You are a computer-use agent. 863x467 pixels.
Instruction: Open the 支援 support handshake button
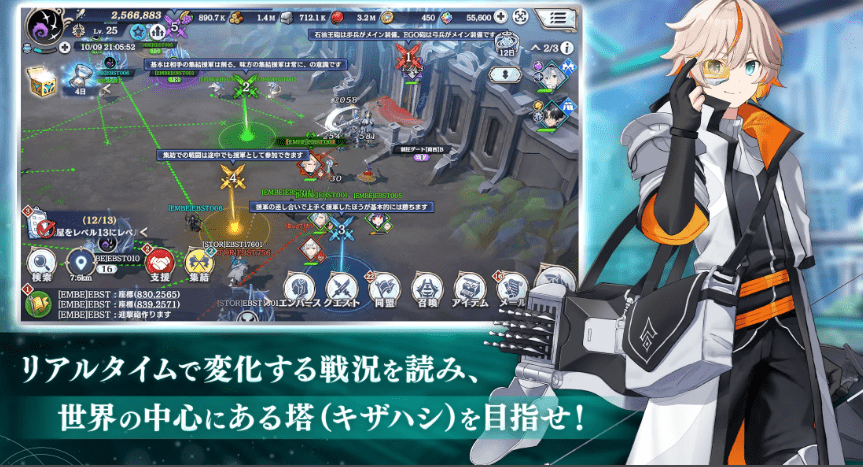[x=160, y=264]
